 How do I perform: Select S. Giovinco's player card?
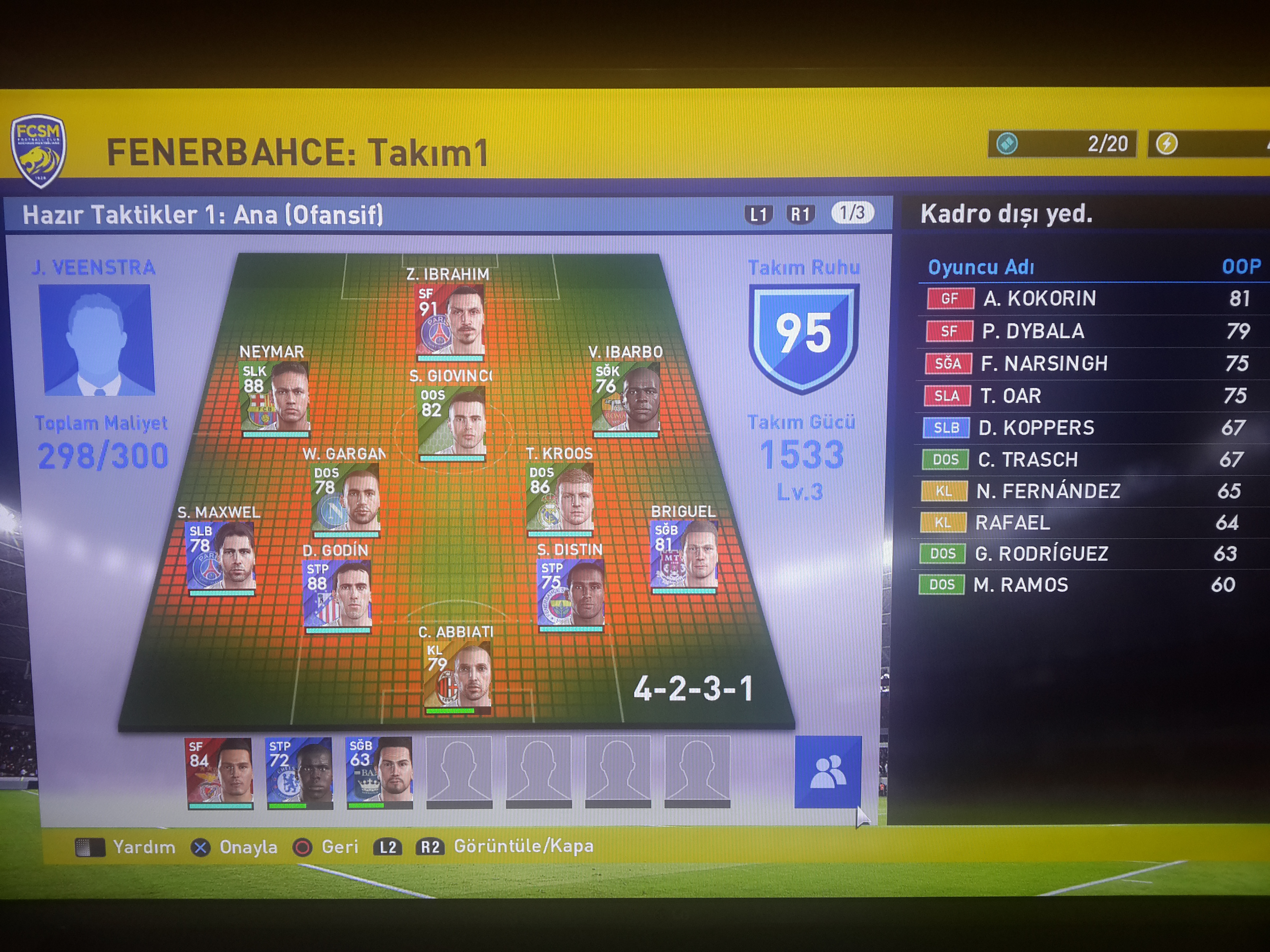452,422
